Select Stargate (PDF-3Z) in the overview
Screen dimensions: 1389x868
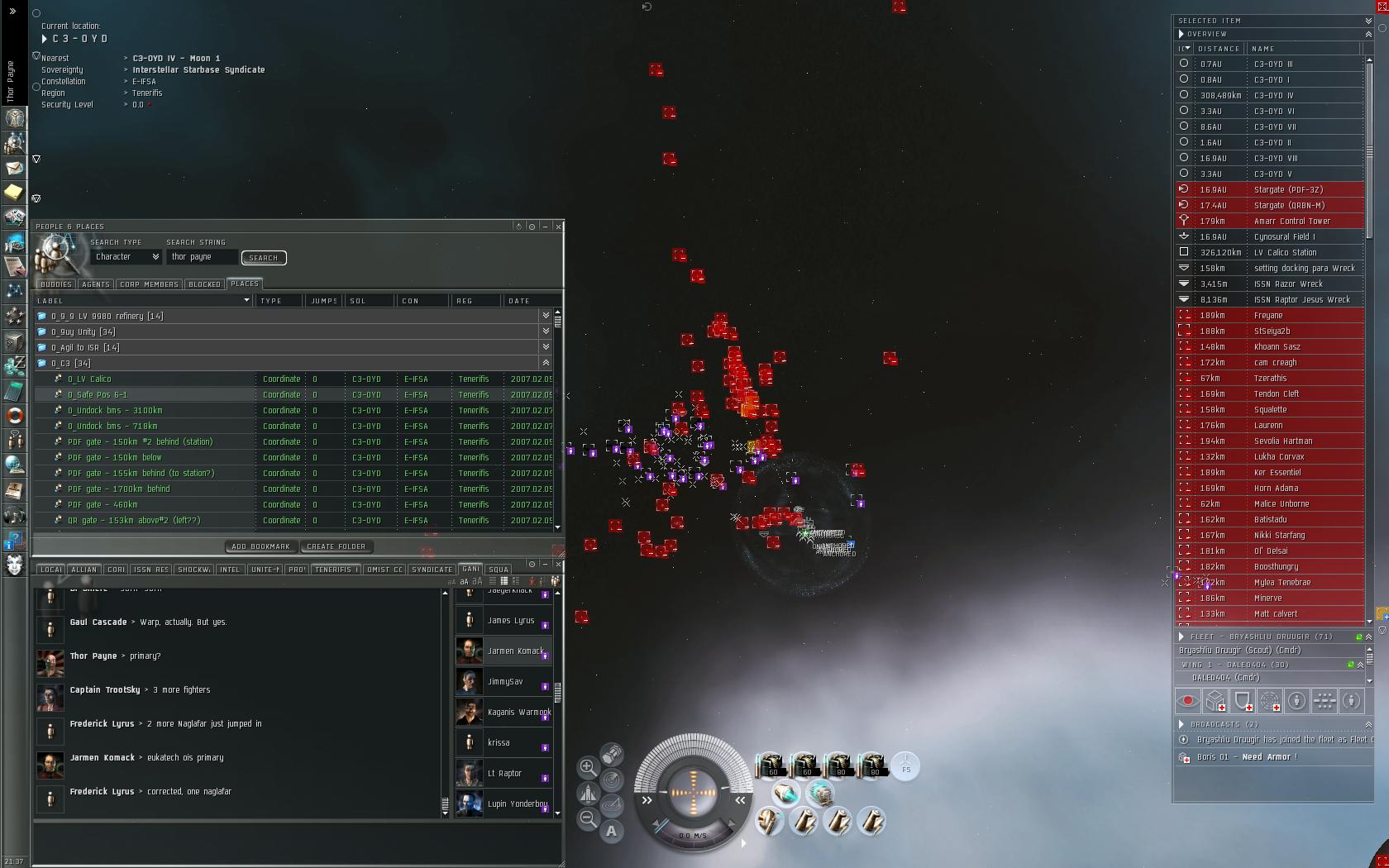pos(1288,190)
